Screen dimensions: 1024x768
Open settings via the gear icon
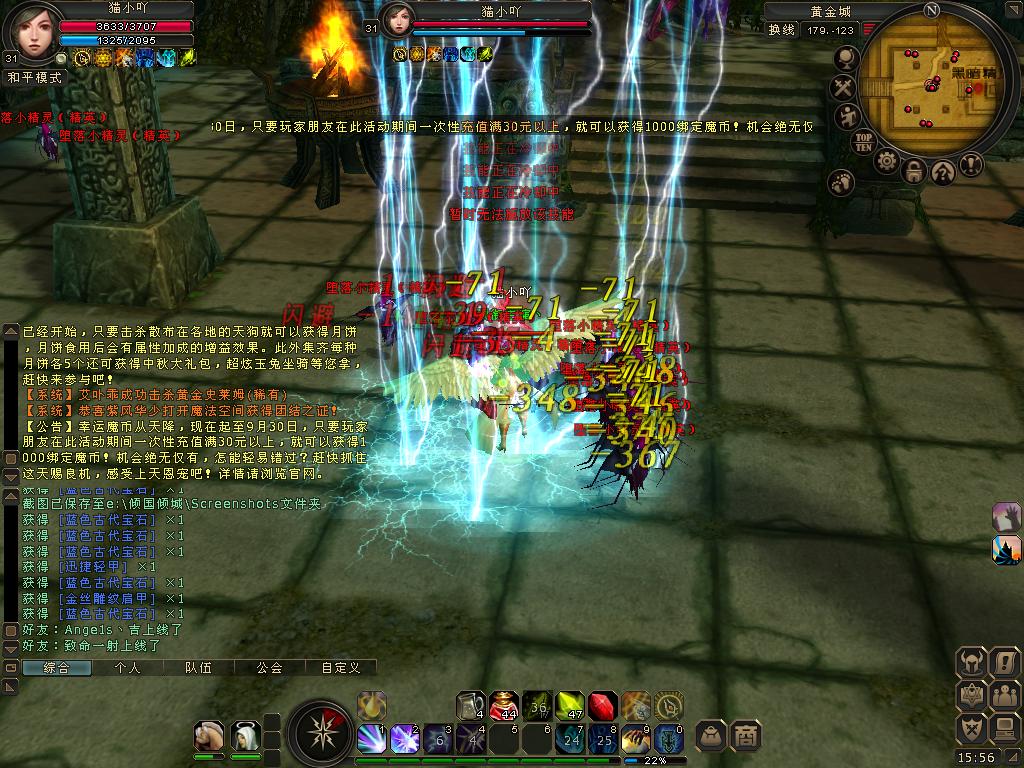pyautogui.click(x=886, y=161)
